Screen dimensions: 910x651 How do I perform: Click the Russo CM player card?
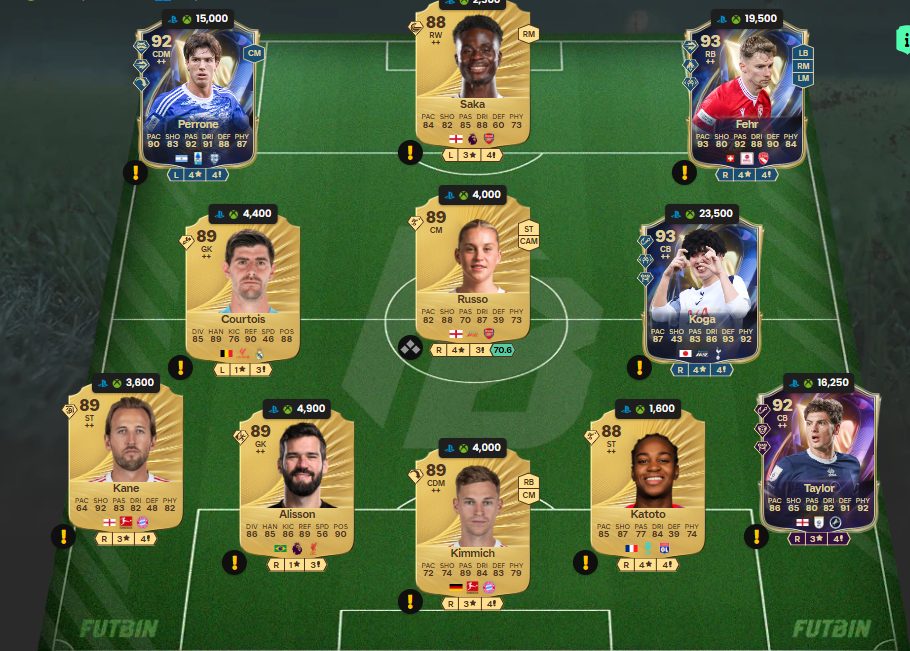click(472, 272)
